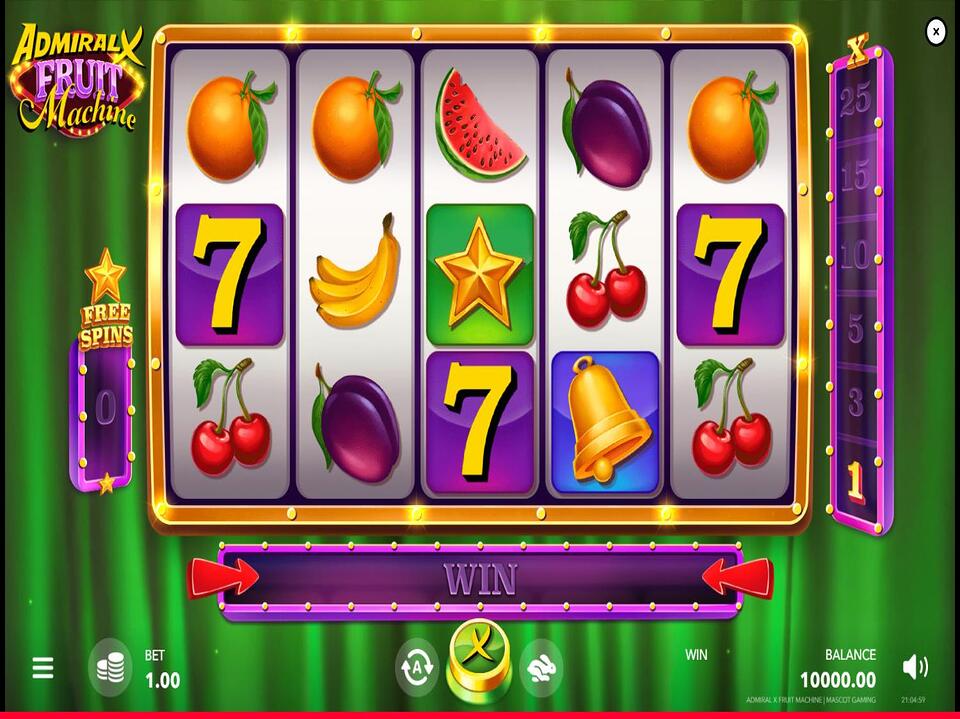Open the hamburger menu

click(x=42, y=668)
